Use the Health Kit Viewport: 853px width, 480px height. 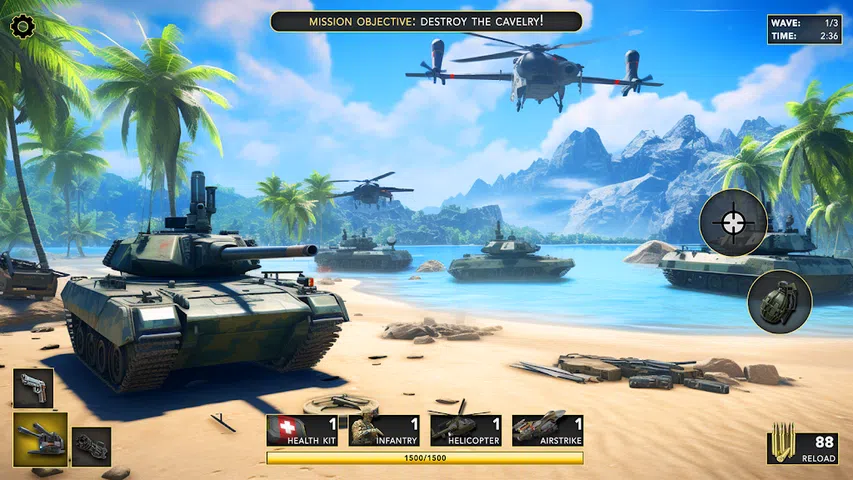click(x=302, y=430)
